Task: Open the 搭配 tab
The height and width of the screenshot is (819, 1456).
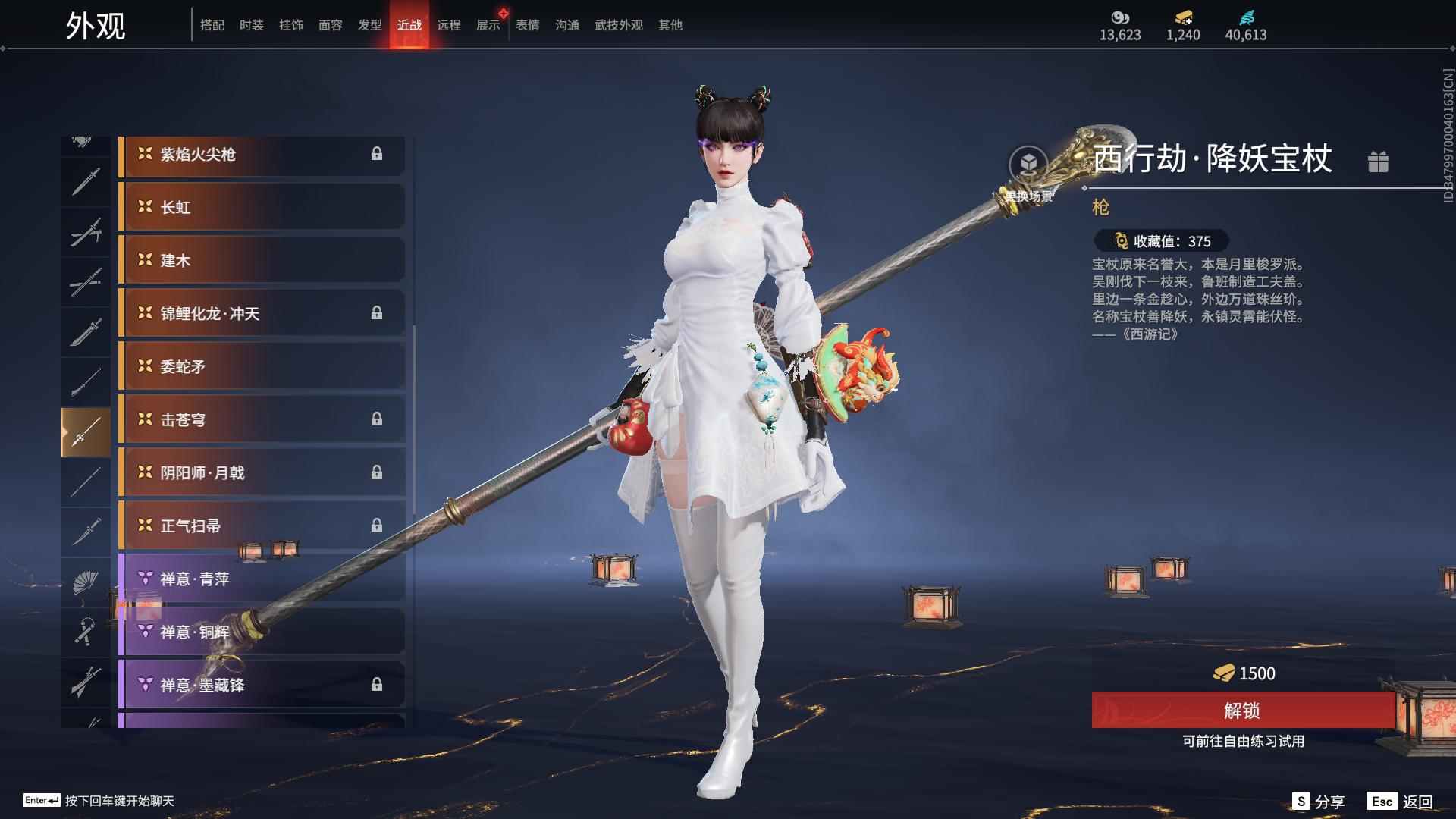Action: pos(212,25)
